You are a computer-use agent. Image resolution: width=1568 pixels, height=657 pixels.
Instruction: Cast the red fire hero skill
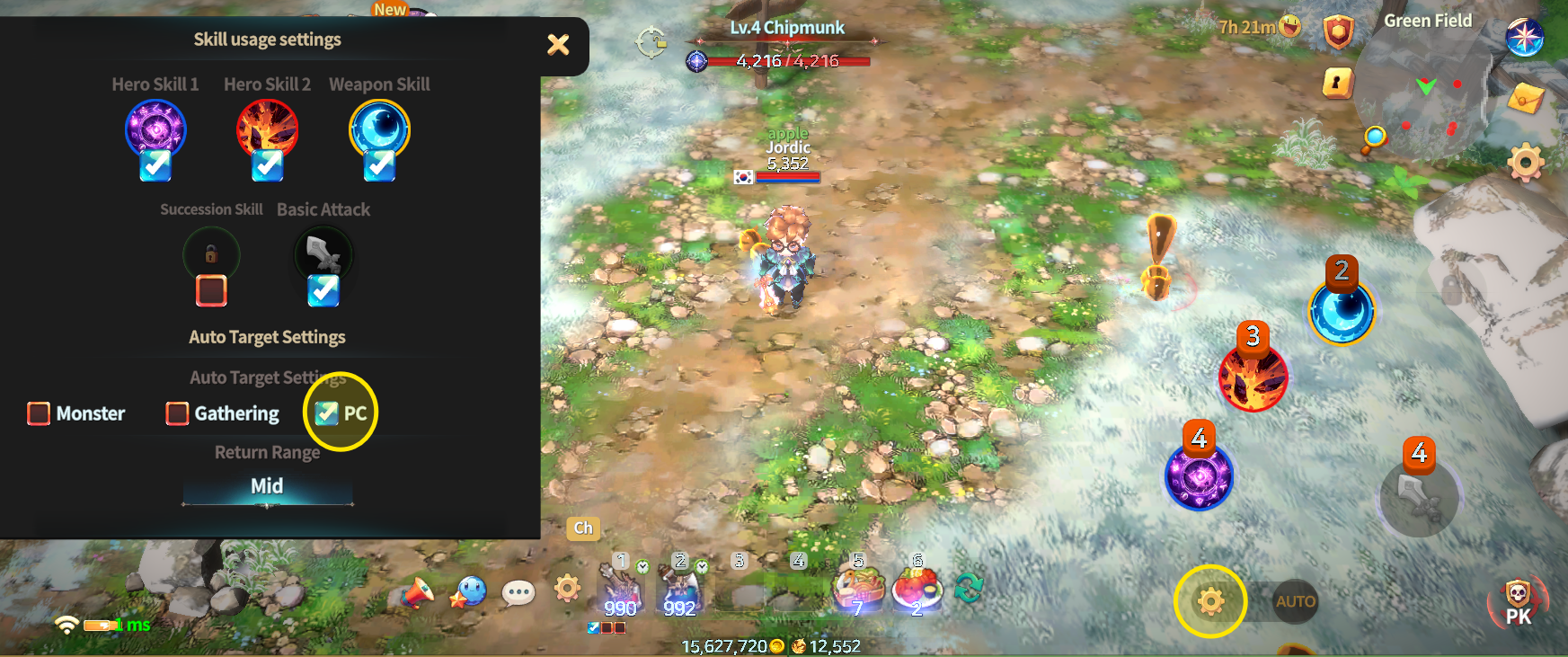point(1253,378)
